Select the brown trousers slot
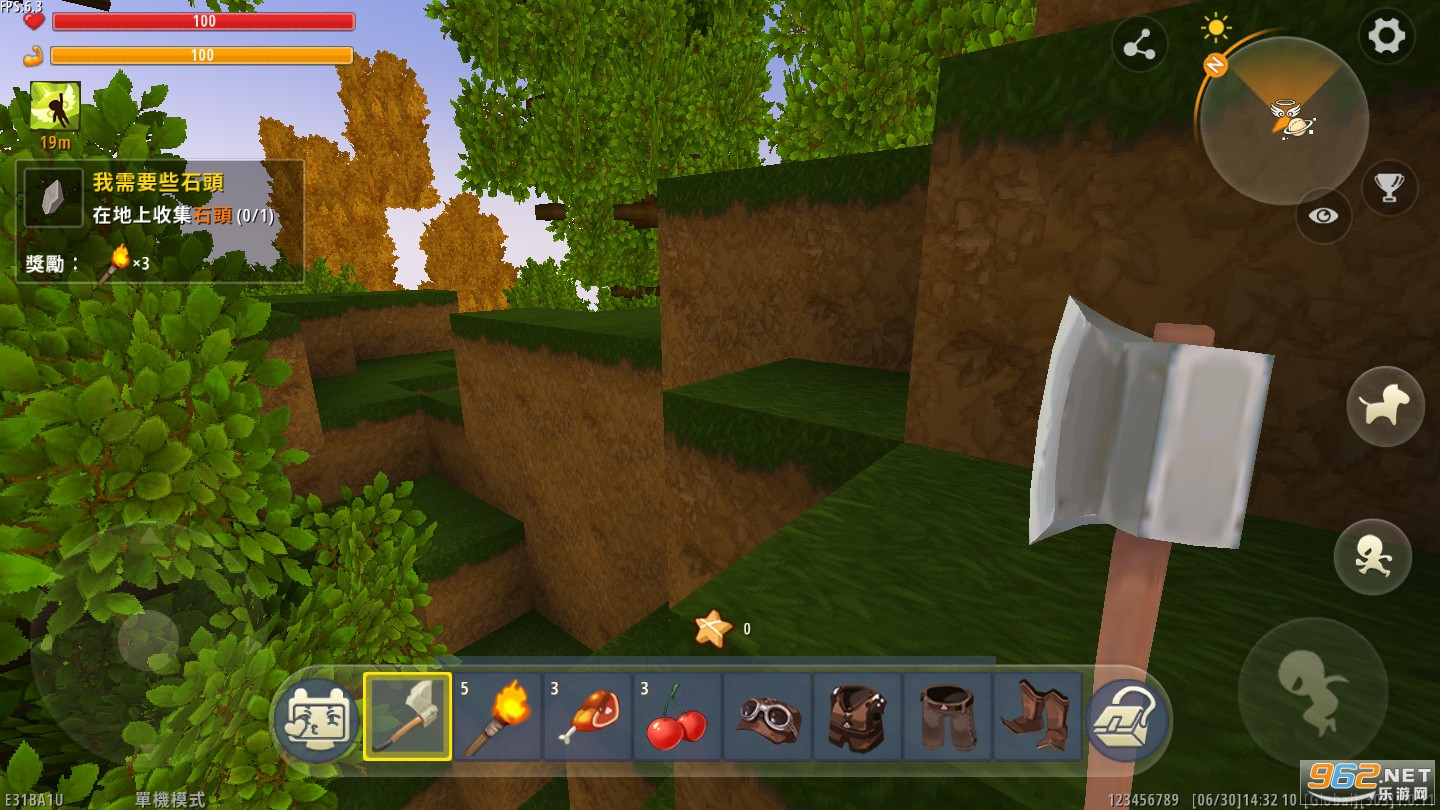This screenshot has width=1440, height=810. click(x=947, y=716)
